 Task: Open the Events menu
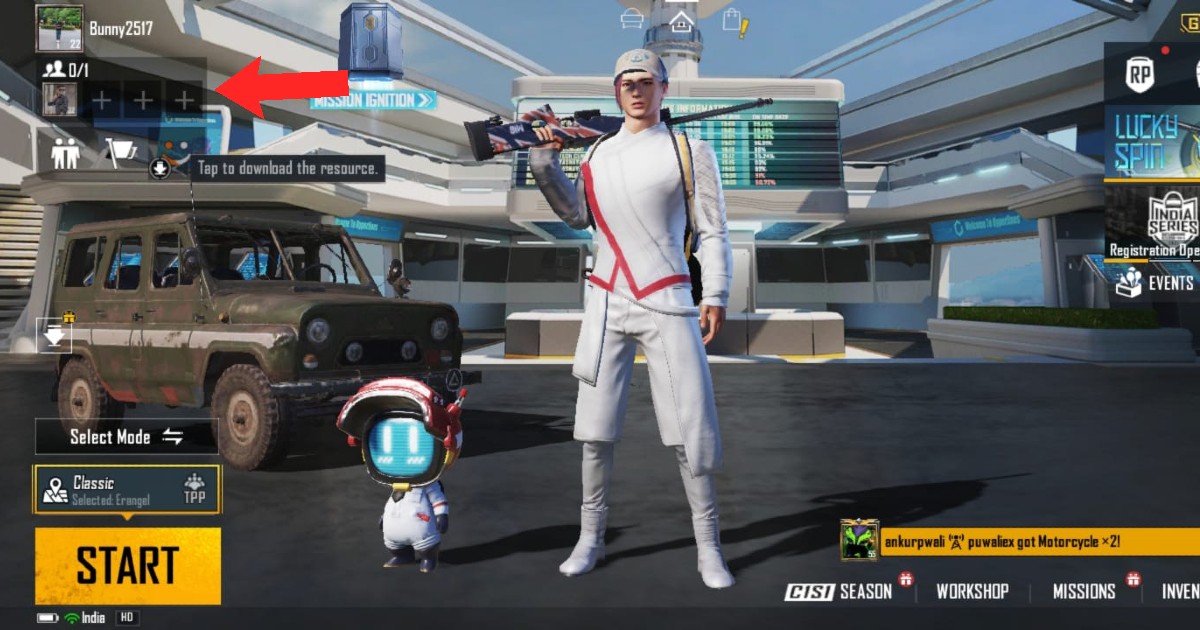tap(1156, 283)
